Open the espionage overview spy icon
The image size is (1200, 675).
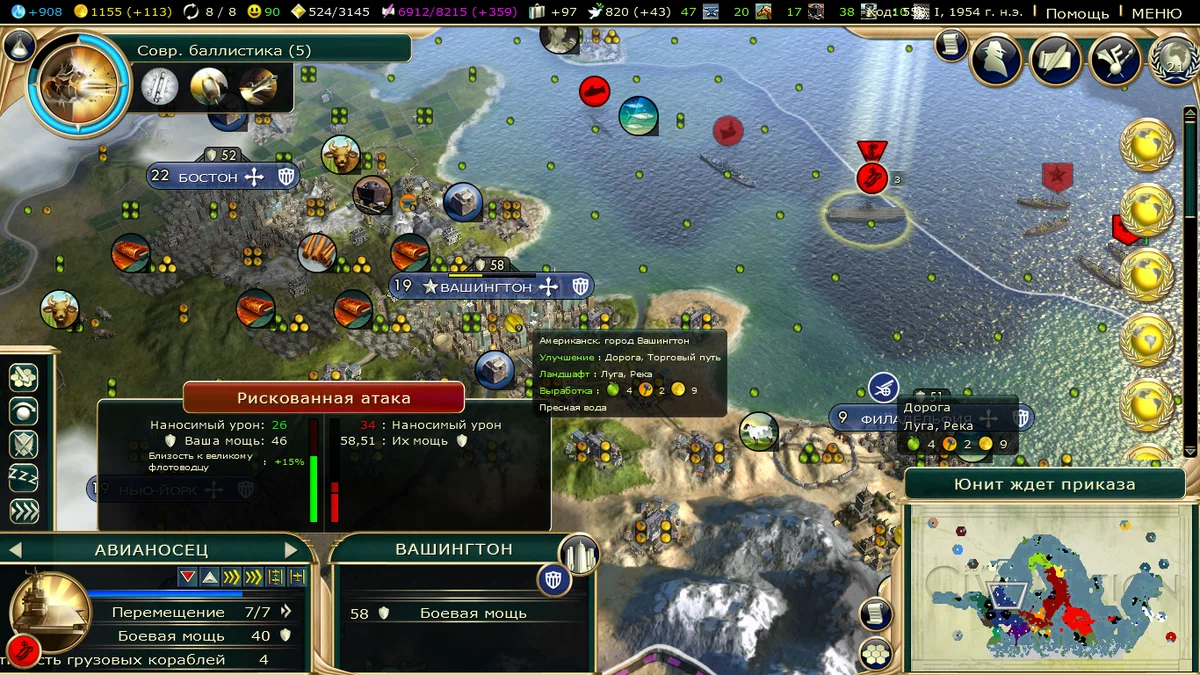tap(996, 60)
